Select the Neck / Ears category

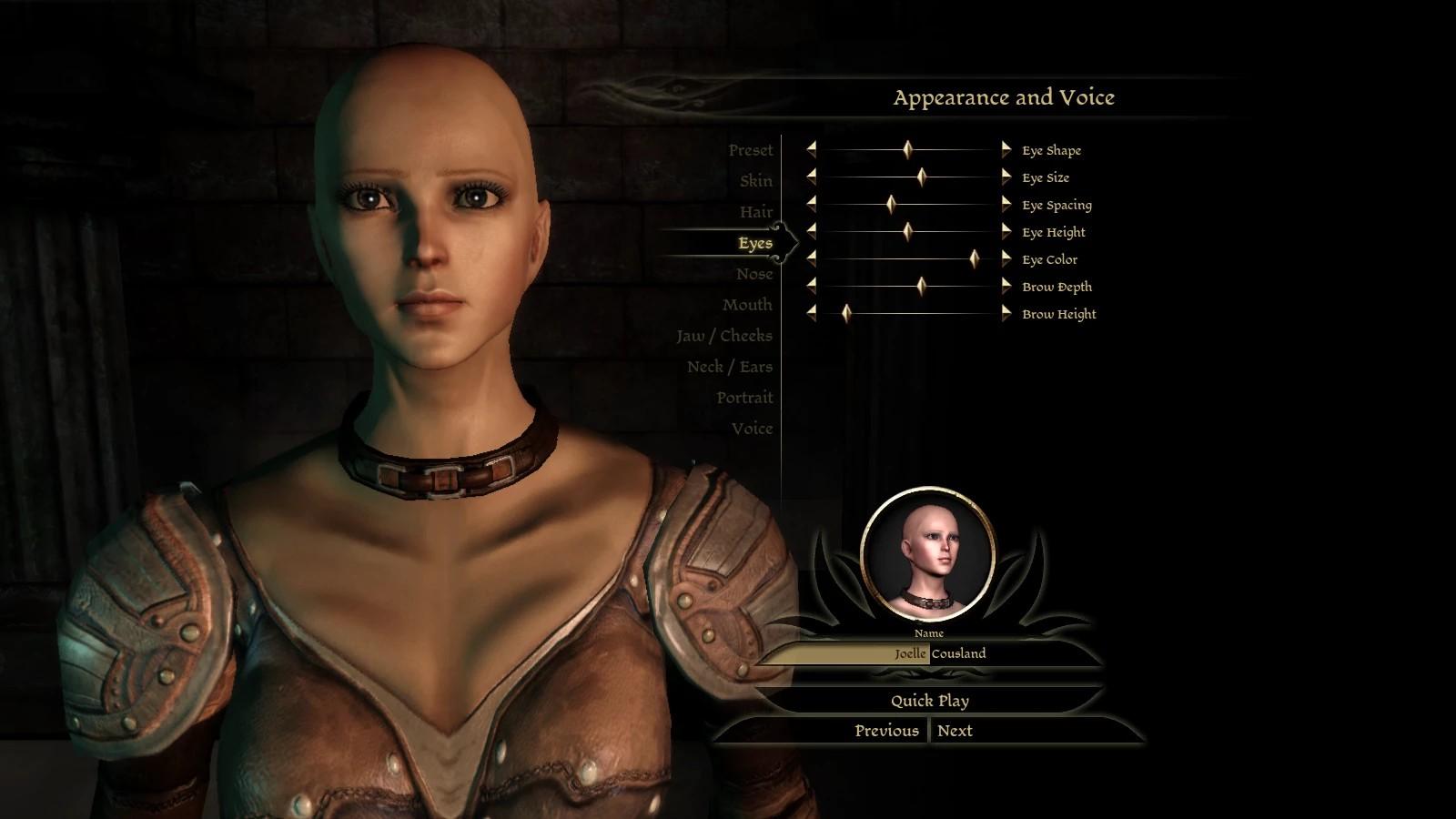coord(729,367)
